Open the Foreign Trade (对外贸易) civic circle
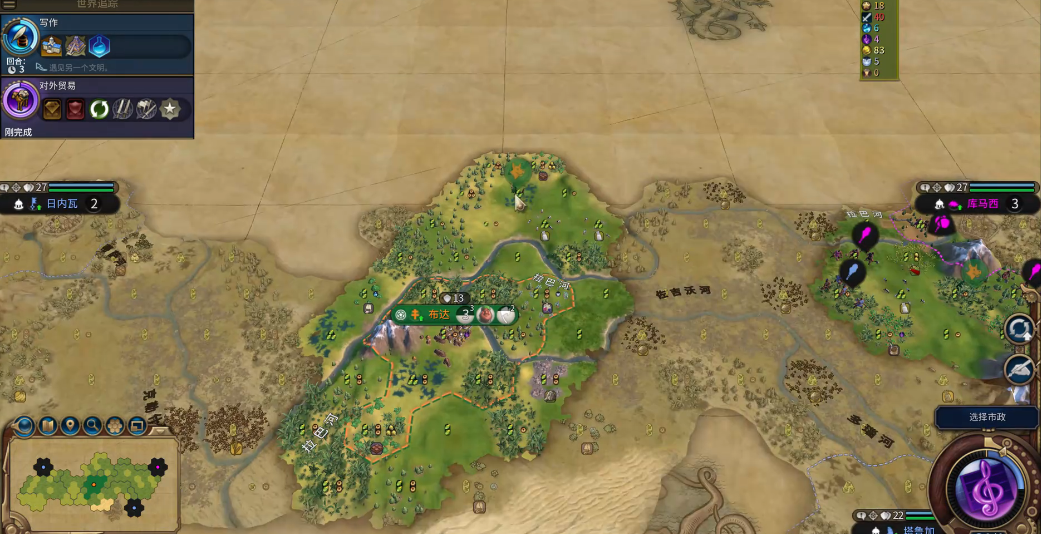Screen dimensions: 1041x534 pos(19,101)
